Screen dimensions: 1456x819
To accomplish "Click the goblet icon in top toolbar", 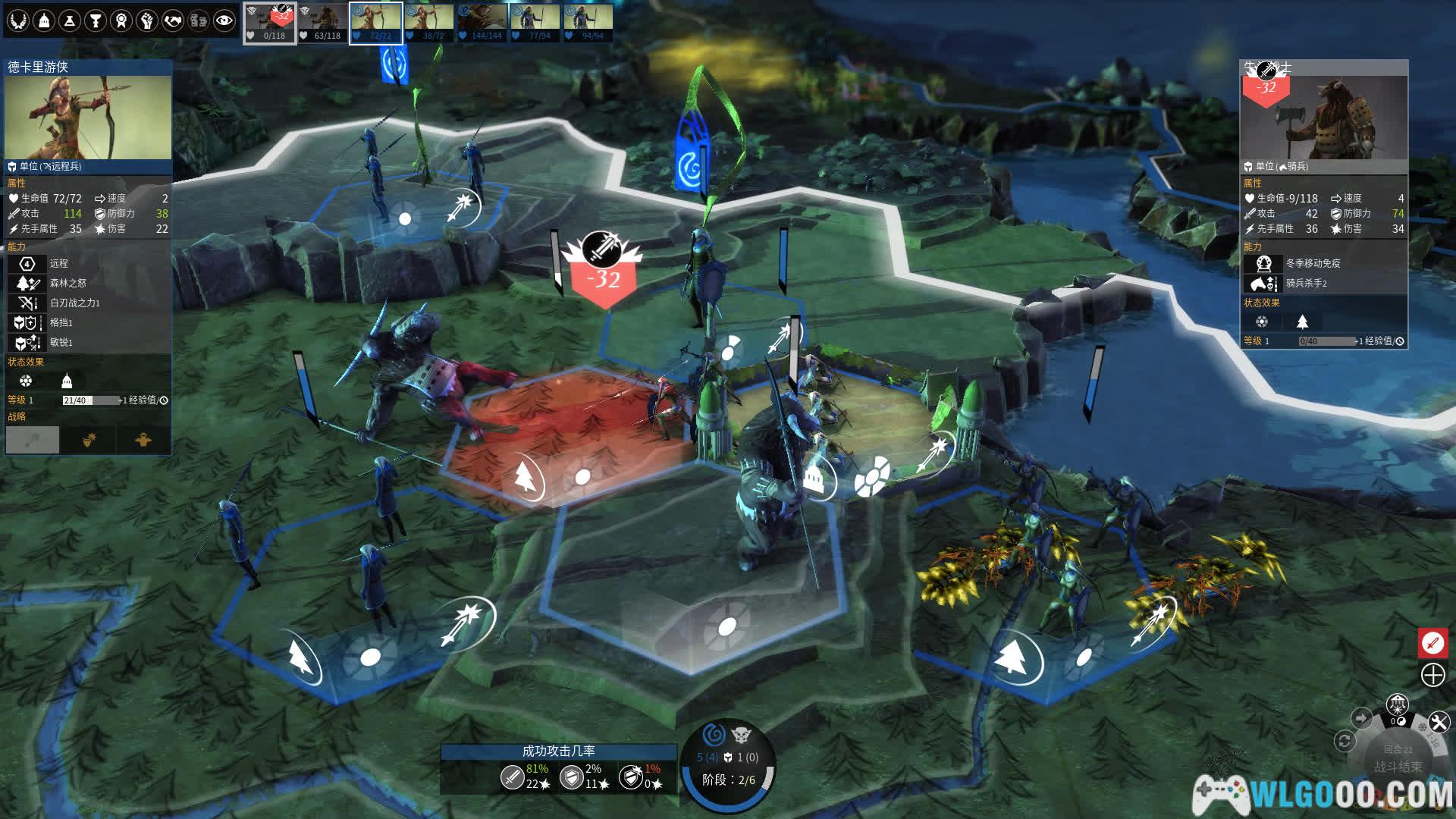I will pos(96,20).
